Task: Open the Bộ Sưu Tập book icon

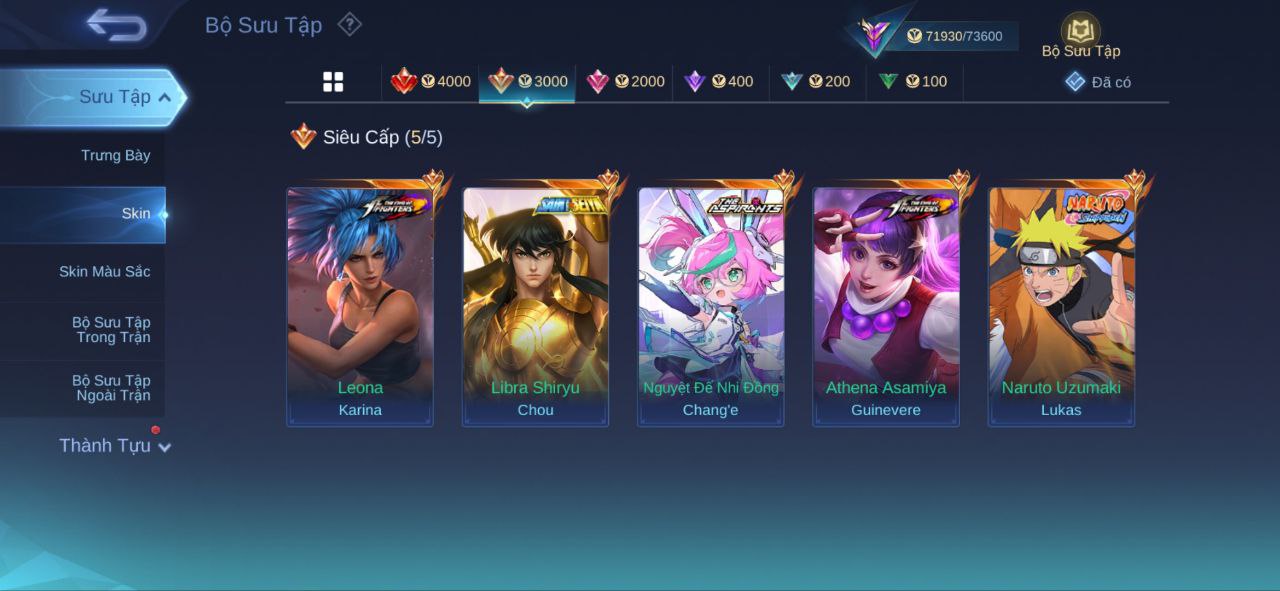Action: (x=1080, y=32)
